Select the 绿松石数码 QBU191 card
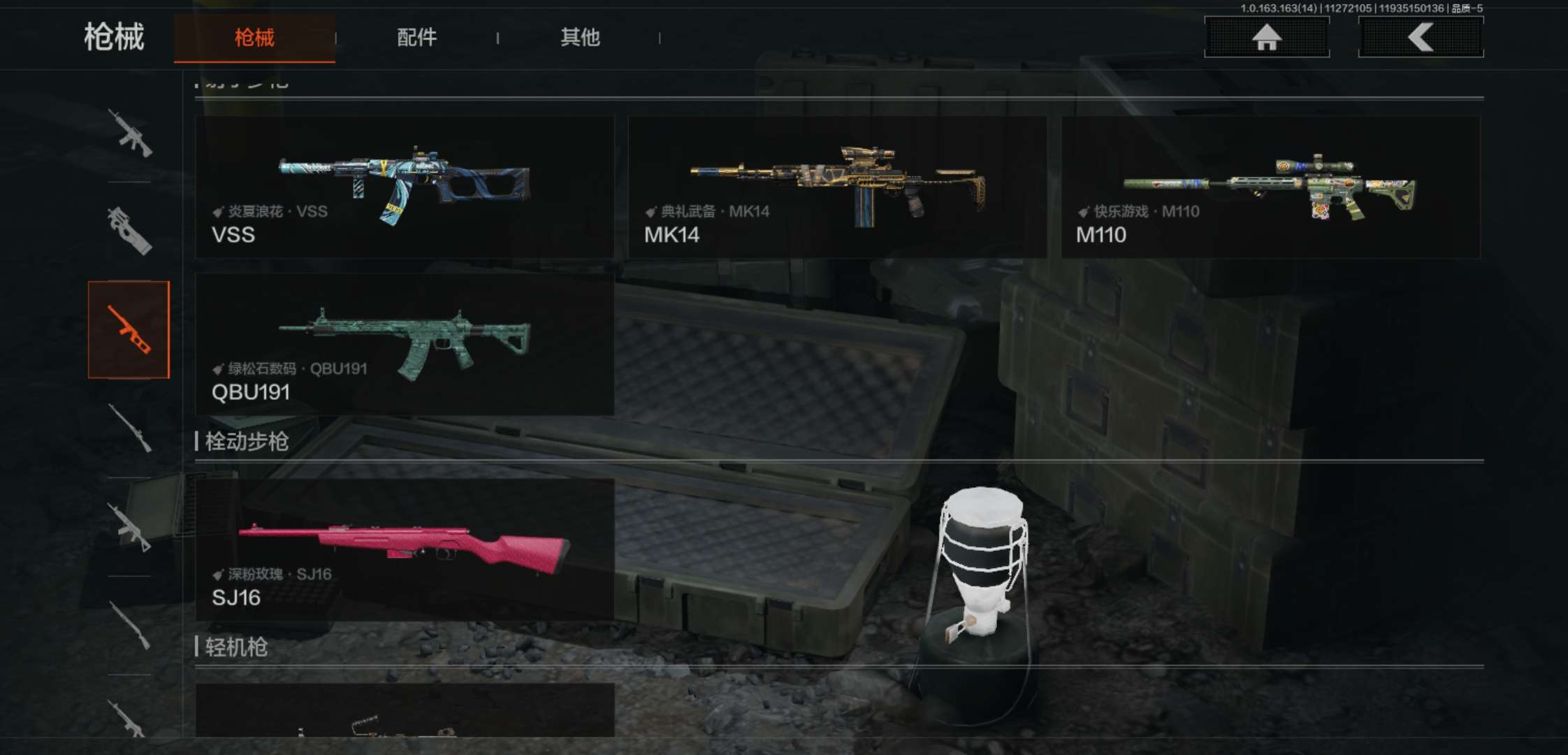Screen dimensions: 1568x755 pyautogui.click(x=405, y=345)
